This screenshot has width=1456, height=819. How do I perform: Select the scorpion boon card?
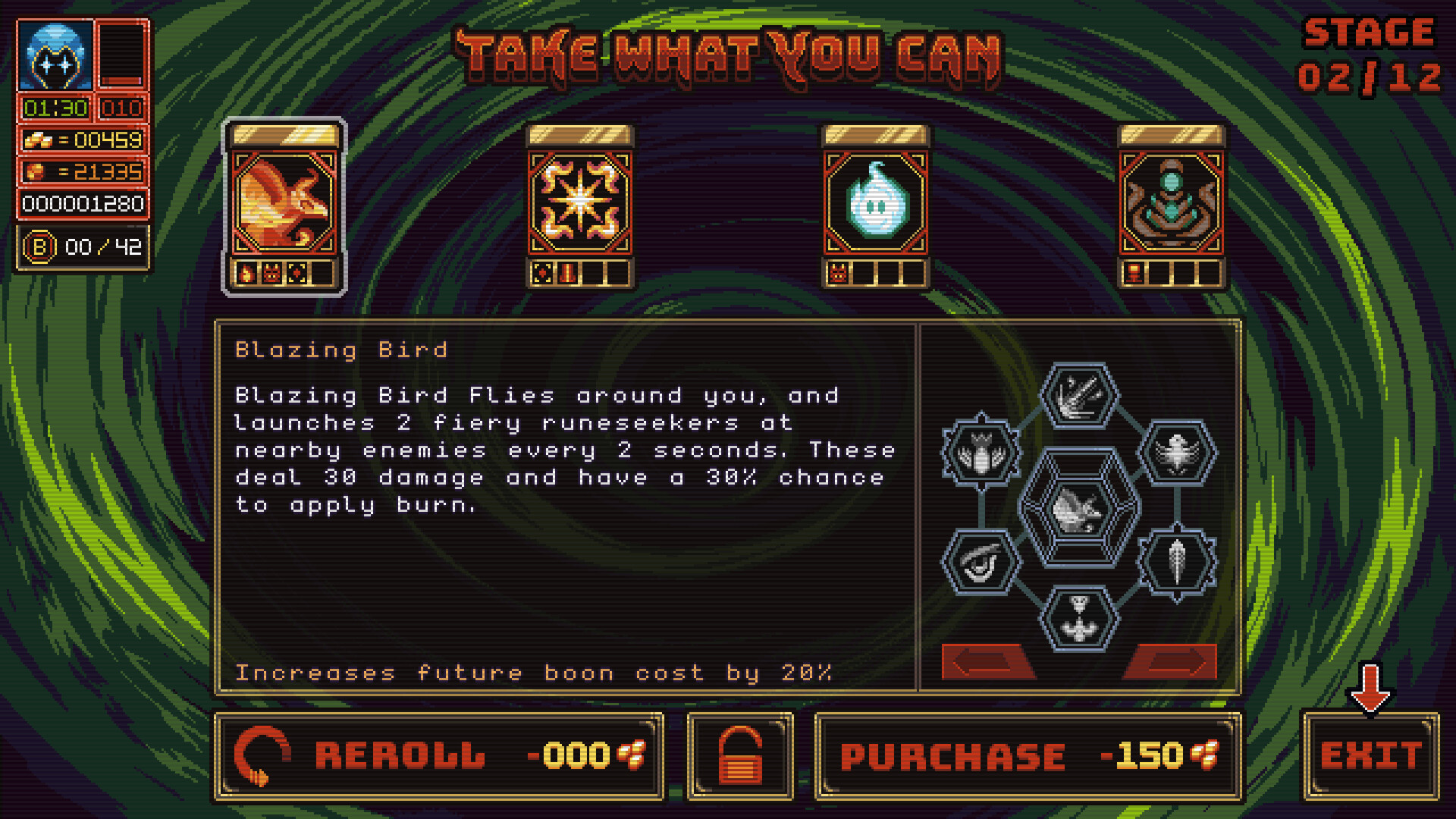point(1172,203)
